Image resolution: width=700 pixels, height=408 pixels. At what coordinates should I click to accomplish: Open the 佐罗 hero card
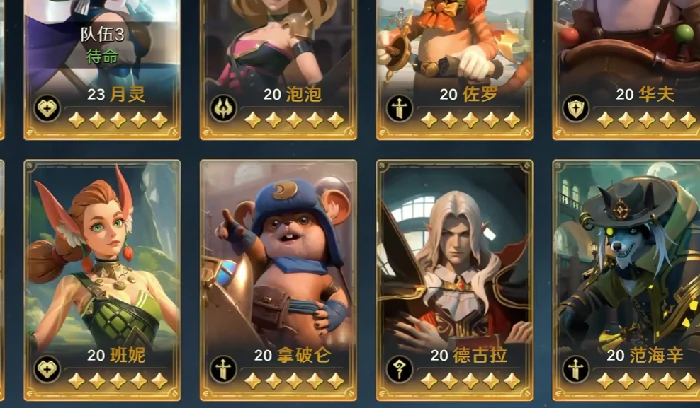(454, 60)
